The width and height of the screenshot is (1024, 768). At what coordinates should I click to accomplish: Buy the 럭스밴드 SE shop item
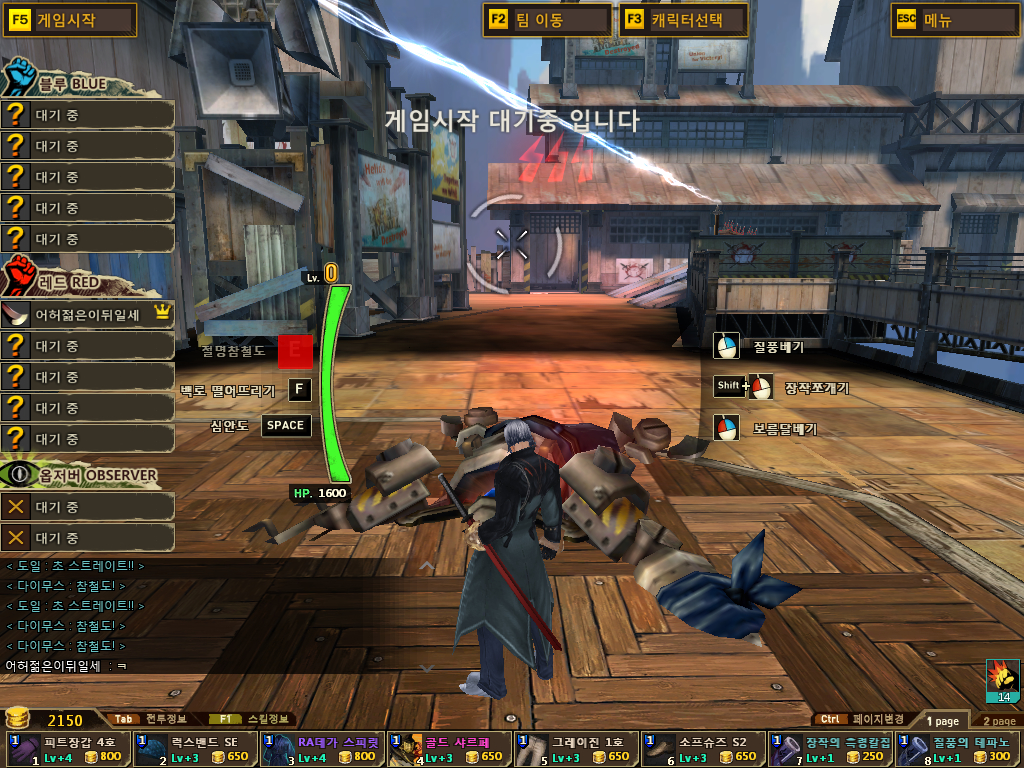click(194, 750)
